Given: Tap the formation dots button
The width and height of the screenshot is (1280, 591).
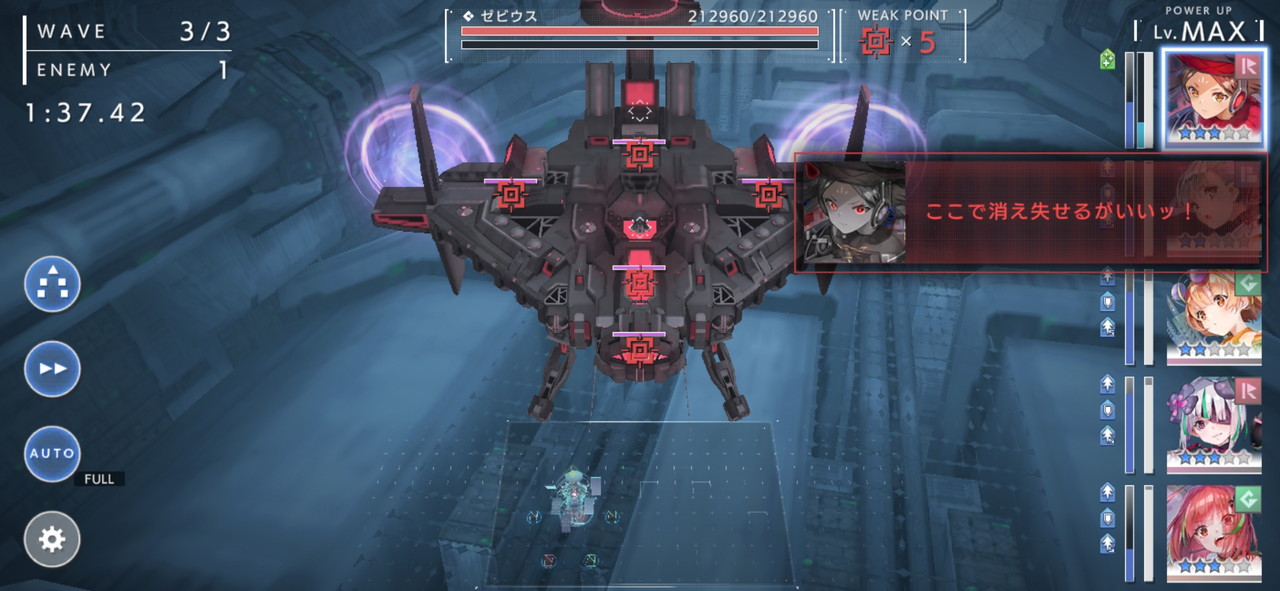Looking at the screenshot, I should [52, 284].
